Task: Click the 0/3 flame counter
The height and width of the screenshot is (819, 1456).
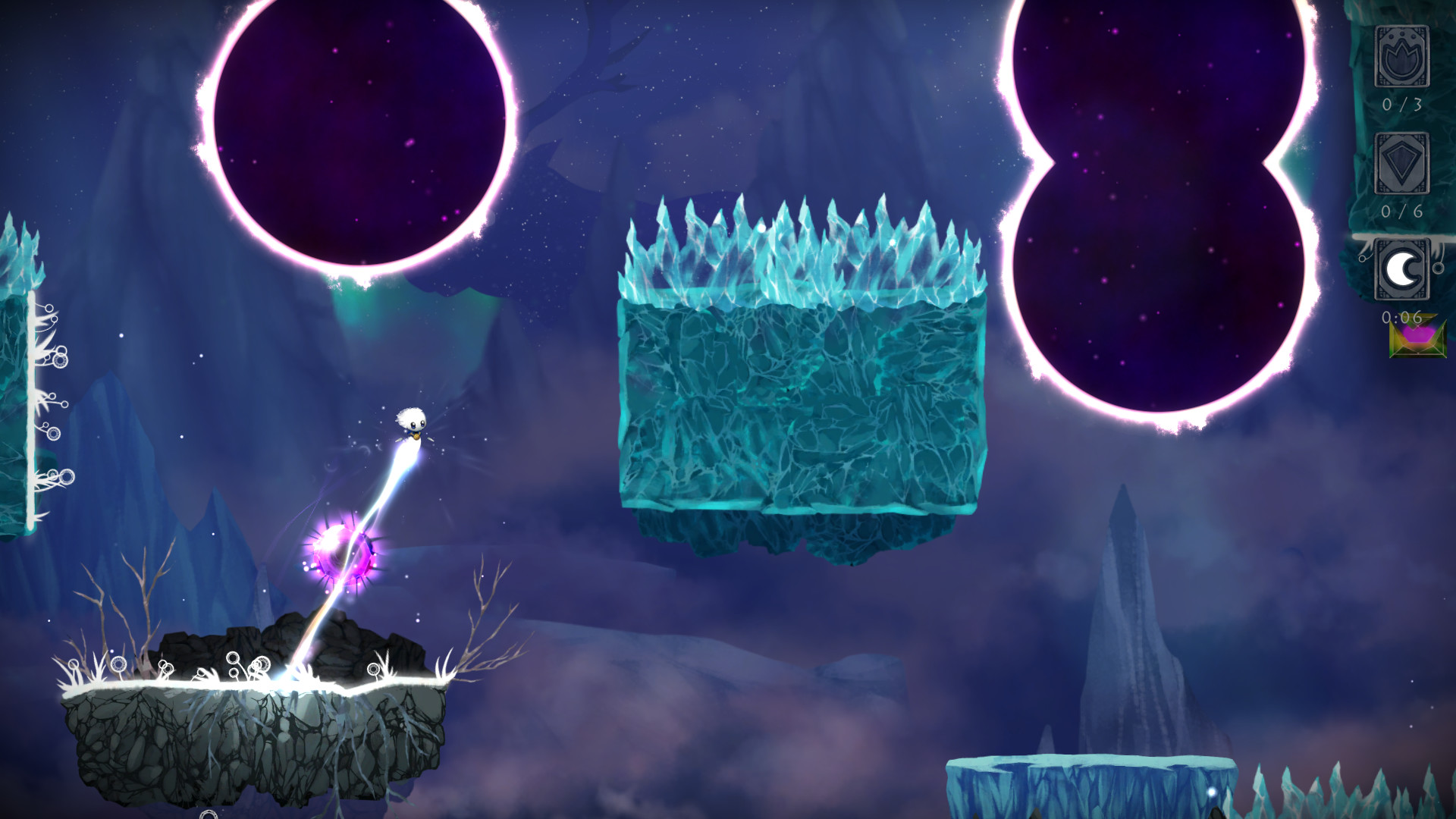Action: point(1402,104)
